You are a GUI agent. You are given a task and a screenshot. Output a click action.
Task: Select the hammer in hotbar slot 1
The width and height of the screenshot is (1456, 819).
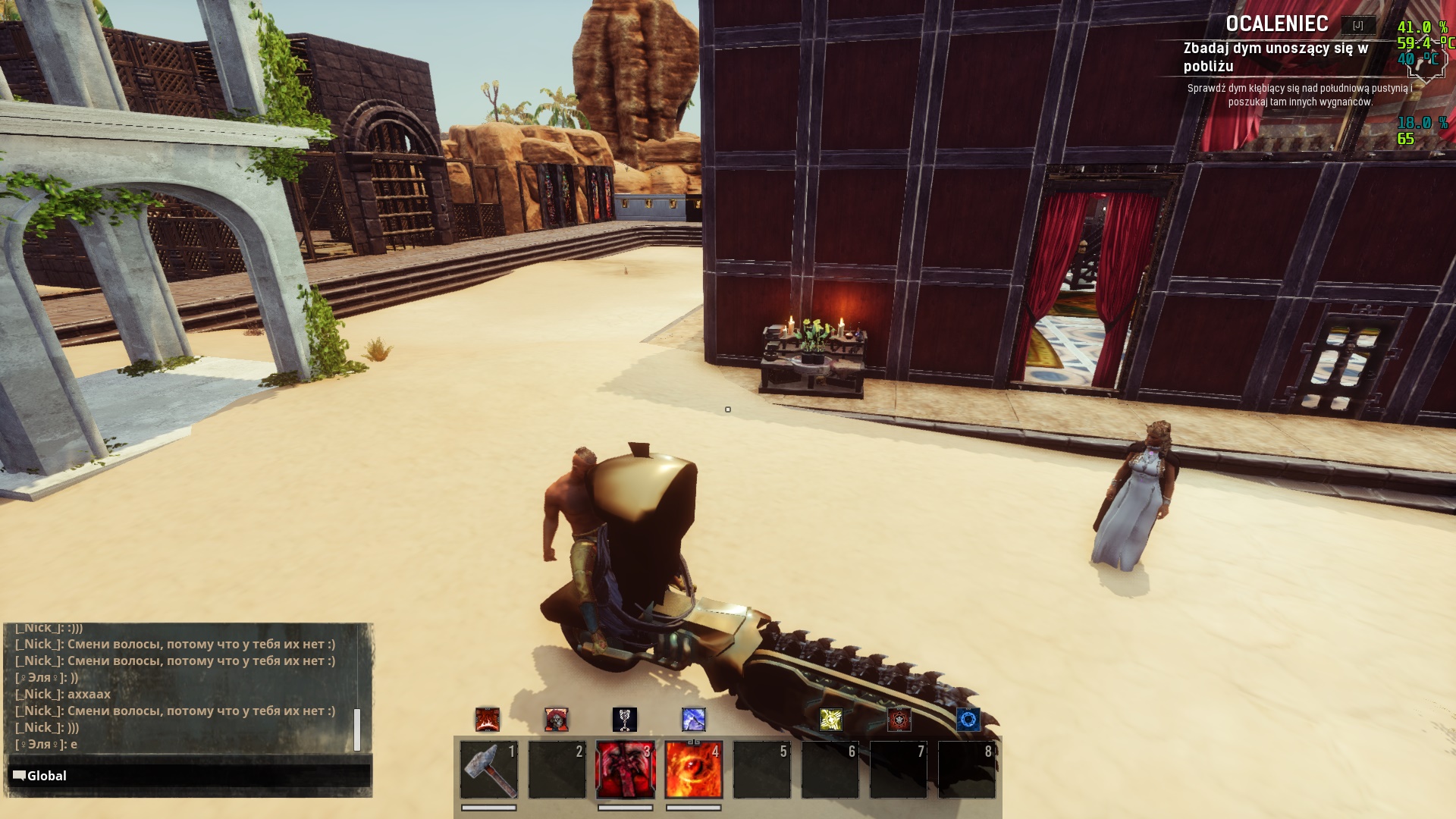coord(489,770)
